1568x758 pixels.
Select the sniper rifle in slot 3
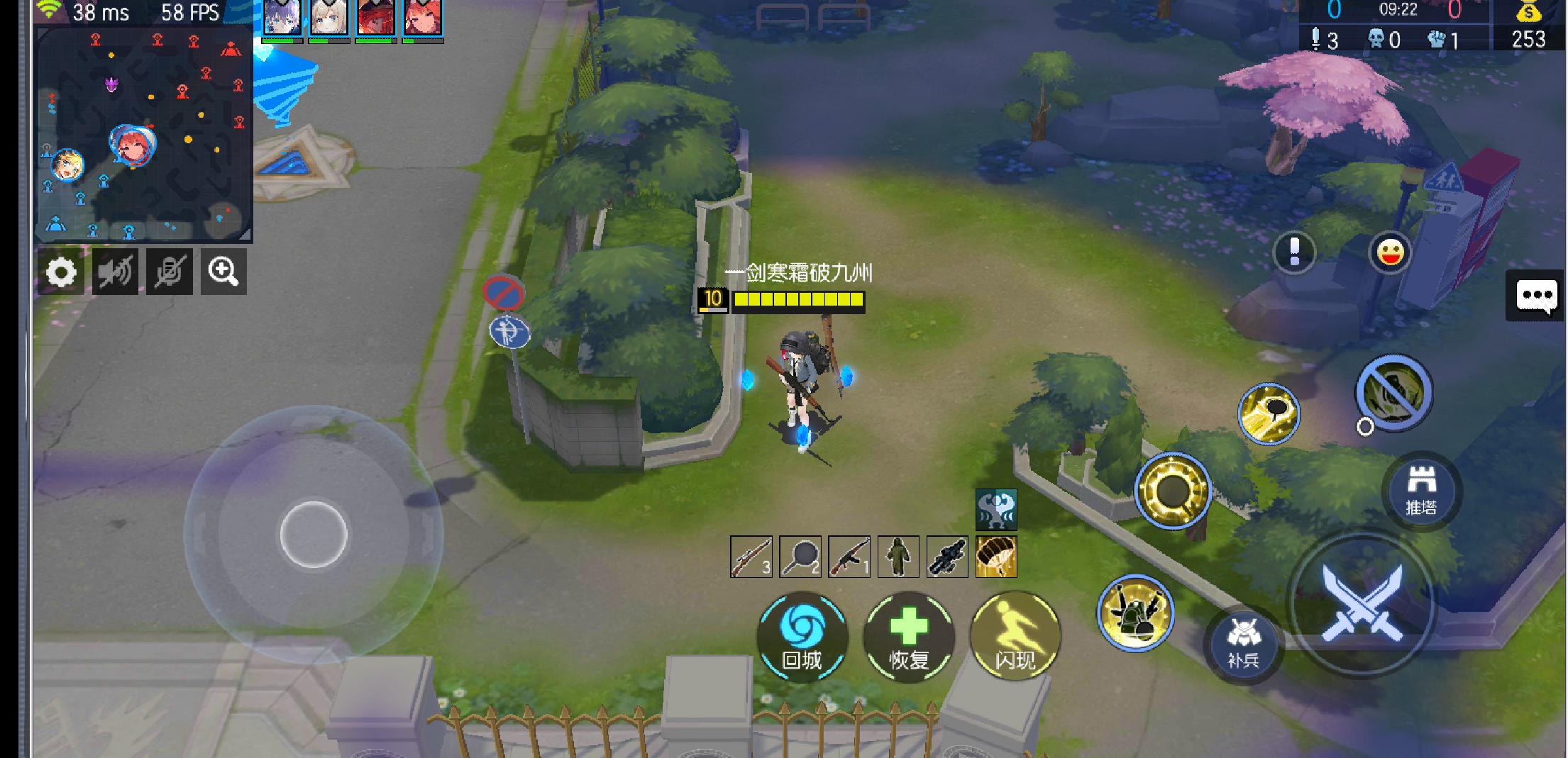click(x=751, y=556)
